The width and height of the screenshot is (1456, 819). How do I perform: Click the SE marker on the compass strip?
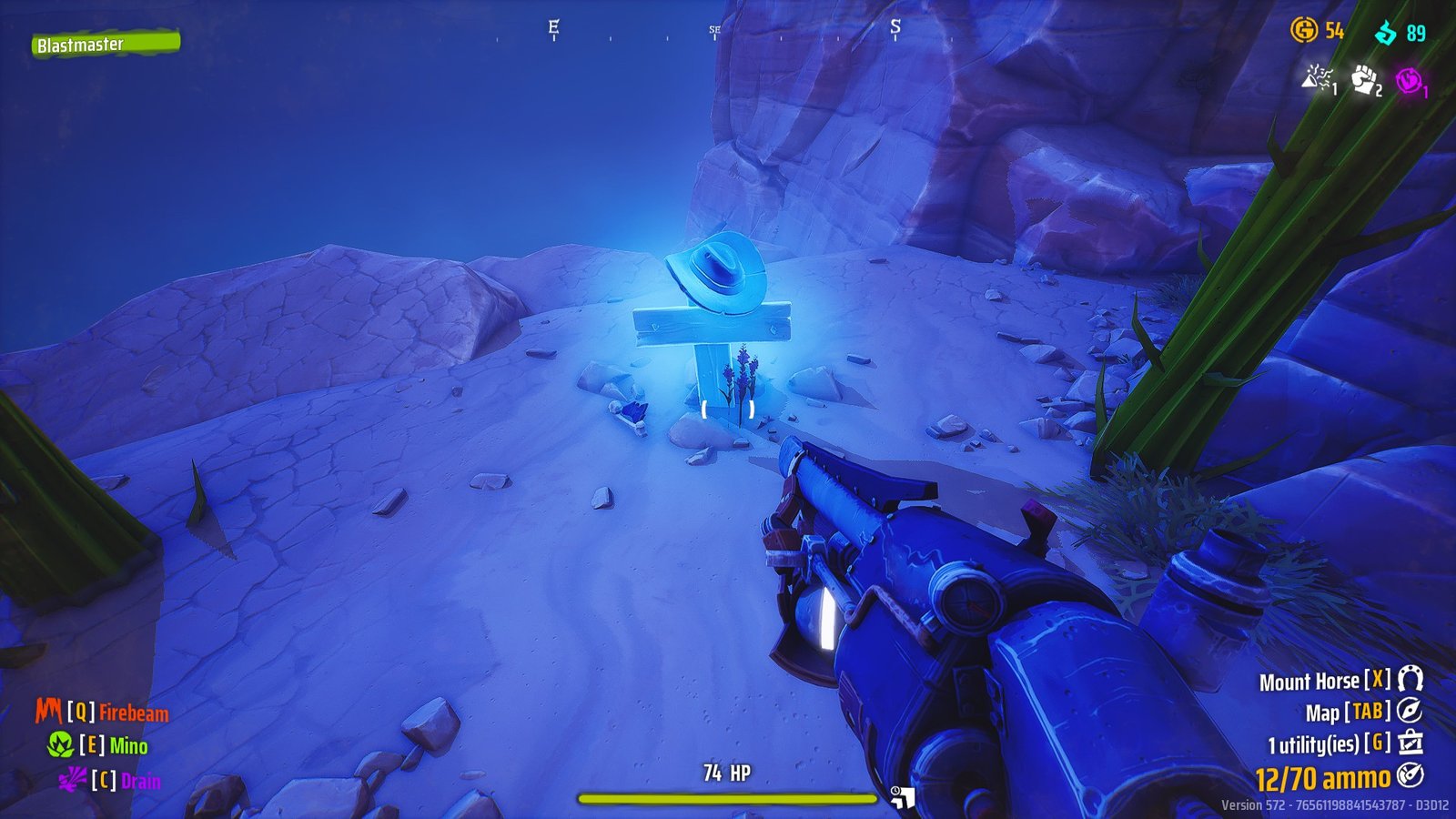click(x=713, y=31)
